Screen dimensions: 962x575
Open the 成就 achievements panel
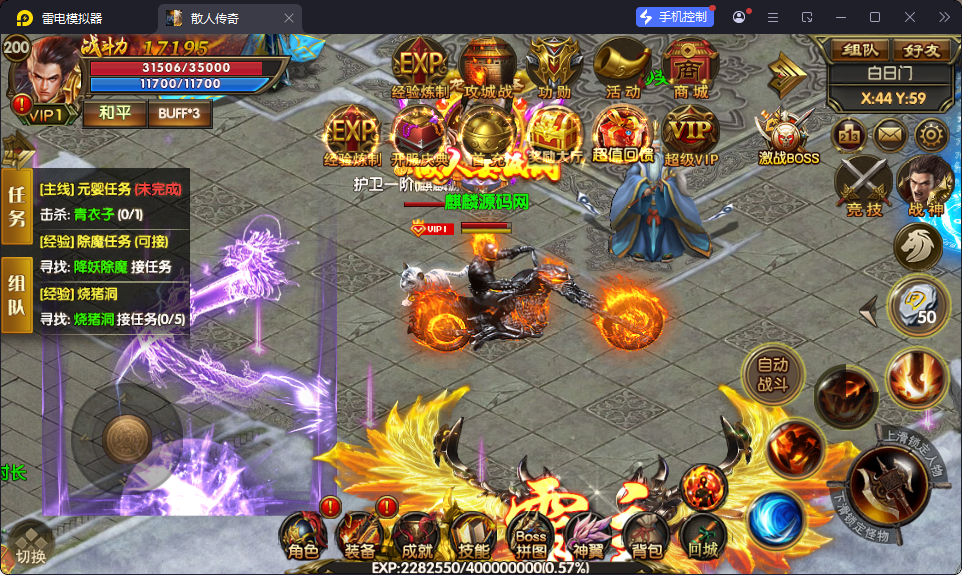(416, 537)
